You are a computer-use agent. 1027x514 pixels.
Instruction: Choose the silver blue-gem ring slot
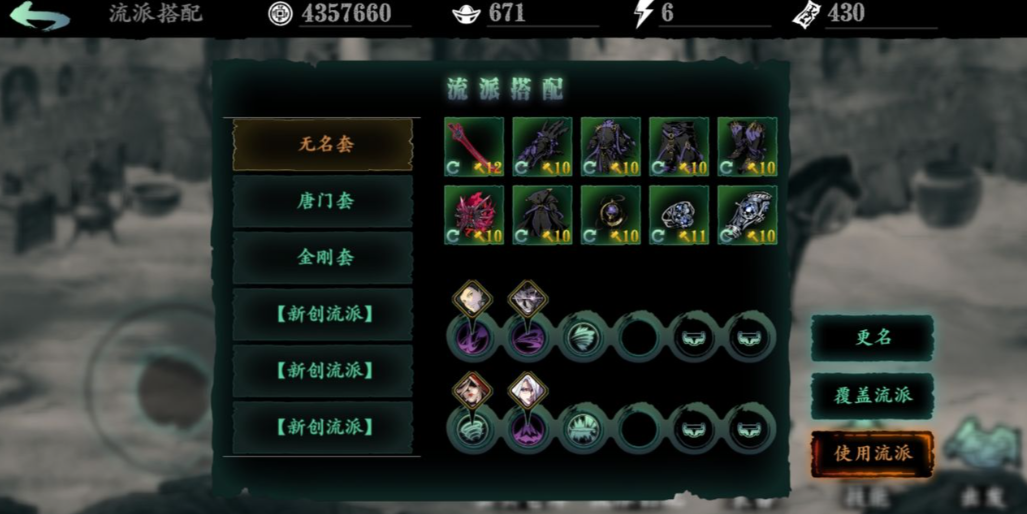[x=678, y=214]
